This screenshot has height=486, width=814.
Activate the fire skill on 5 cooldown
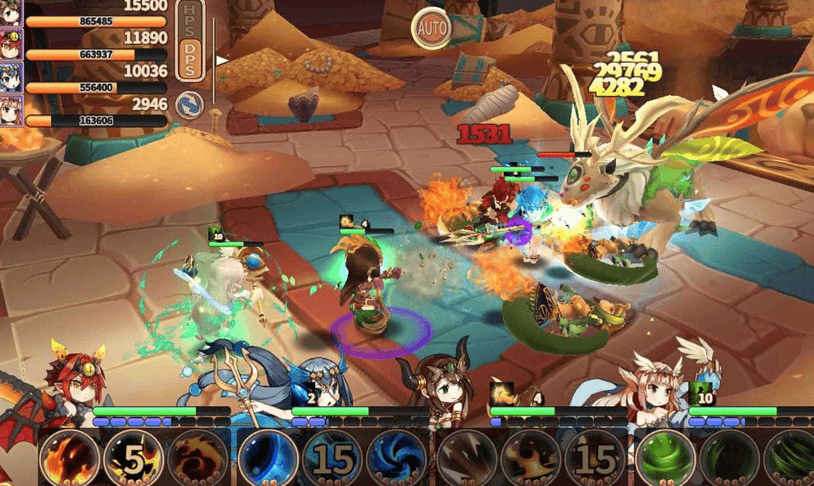coord(134,458)
